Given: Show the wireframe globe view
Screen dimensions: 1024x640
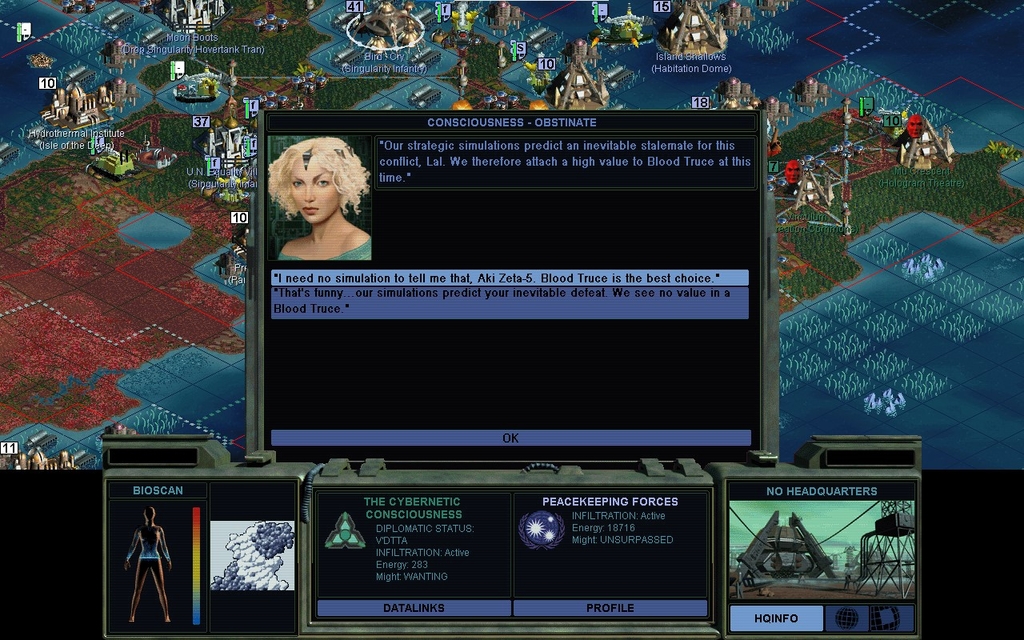Looking at the screenshot, I should (x=845, y=618).
